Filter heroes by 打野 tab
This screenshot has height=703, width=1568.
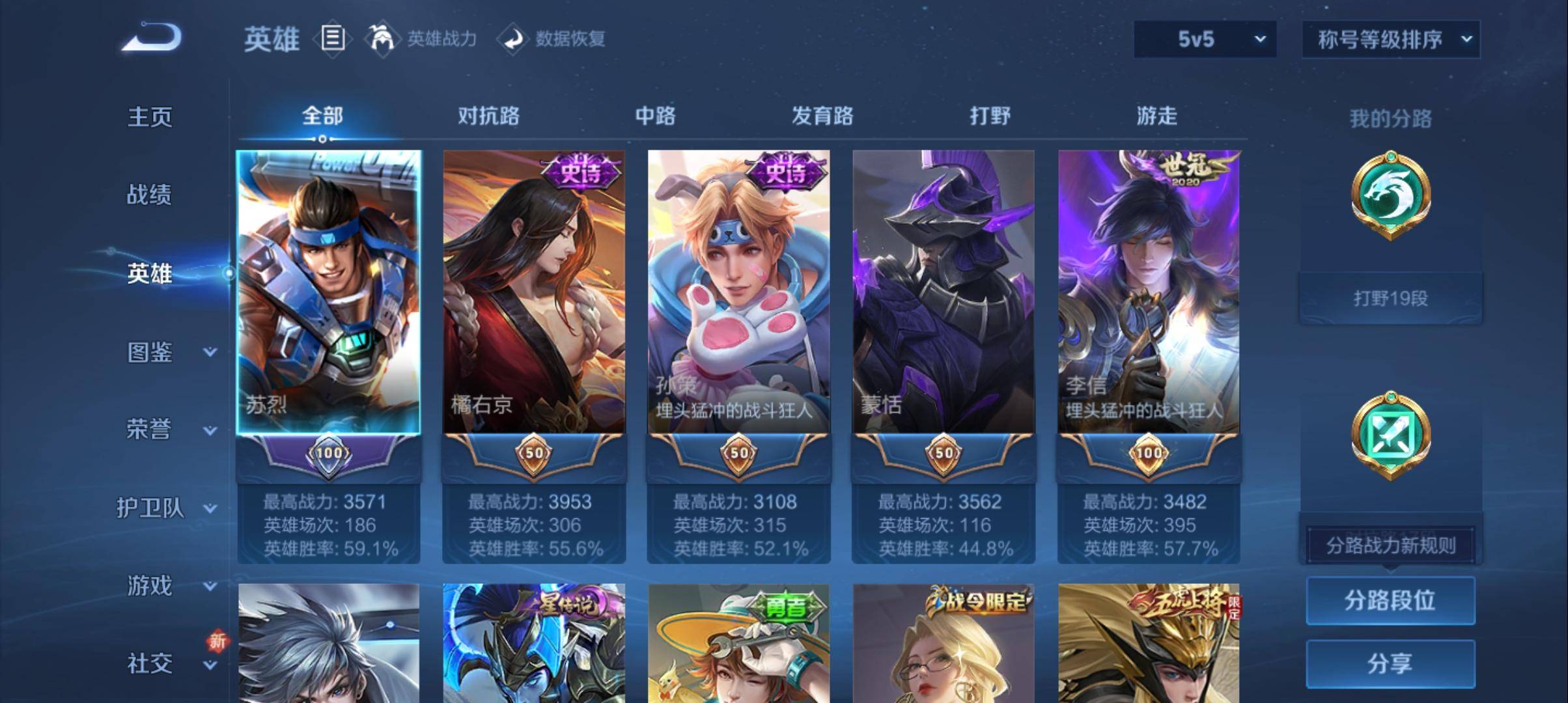coord(990,116)
